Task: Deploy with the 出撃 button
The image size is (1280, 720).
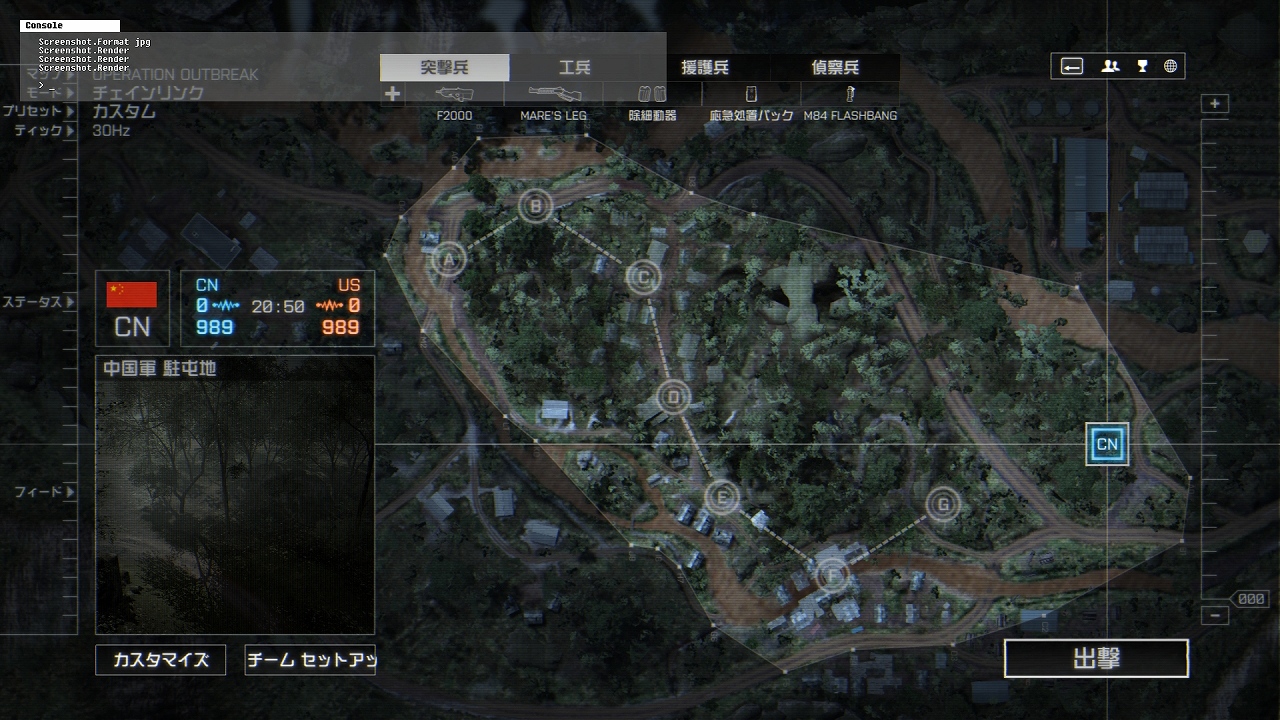Action: click(1096, 659)
